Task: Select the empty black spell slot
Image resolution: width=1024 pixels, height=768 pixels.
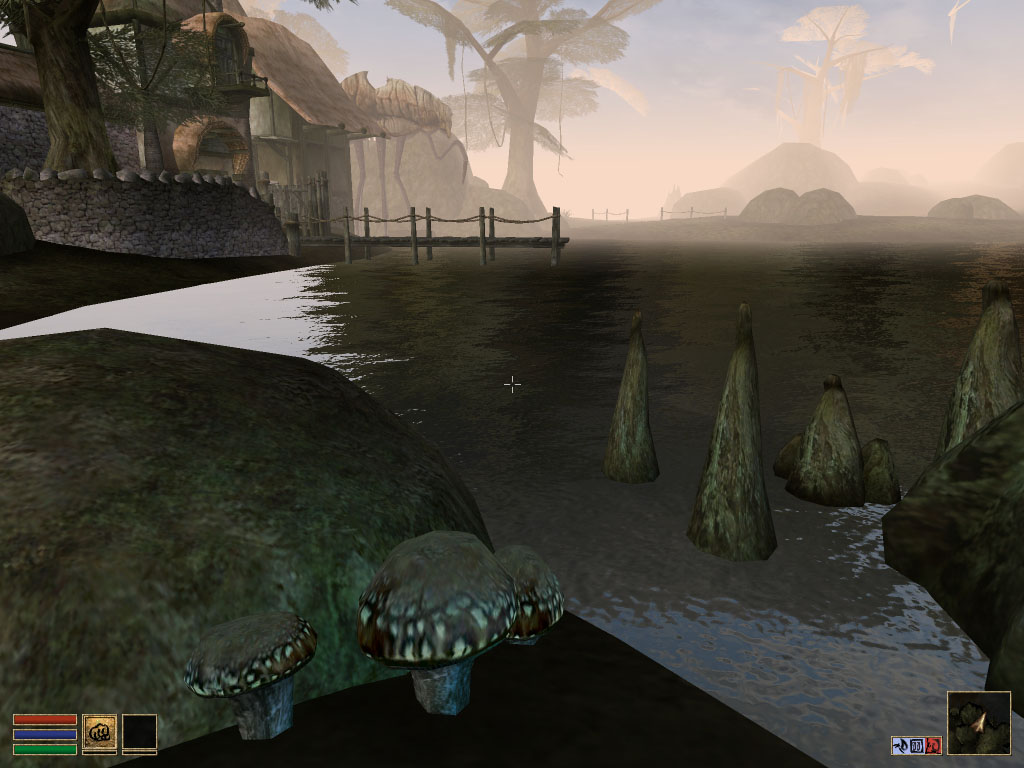Action: point(139,731)
